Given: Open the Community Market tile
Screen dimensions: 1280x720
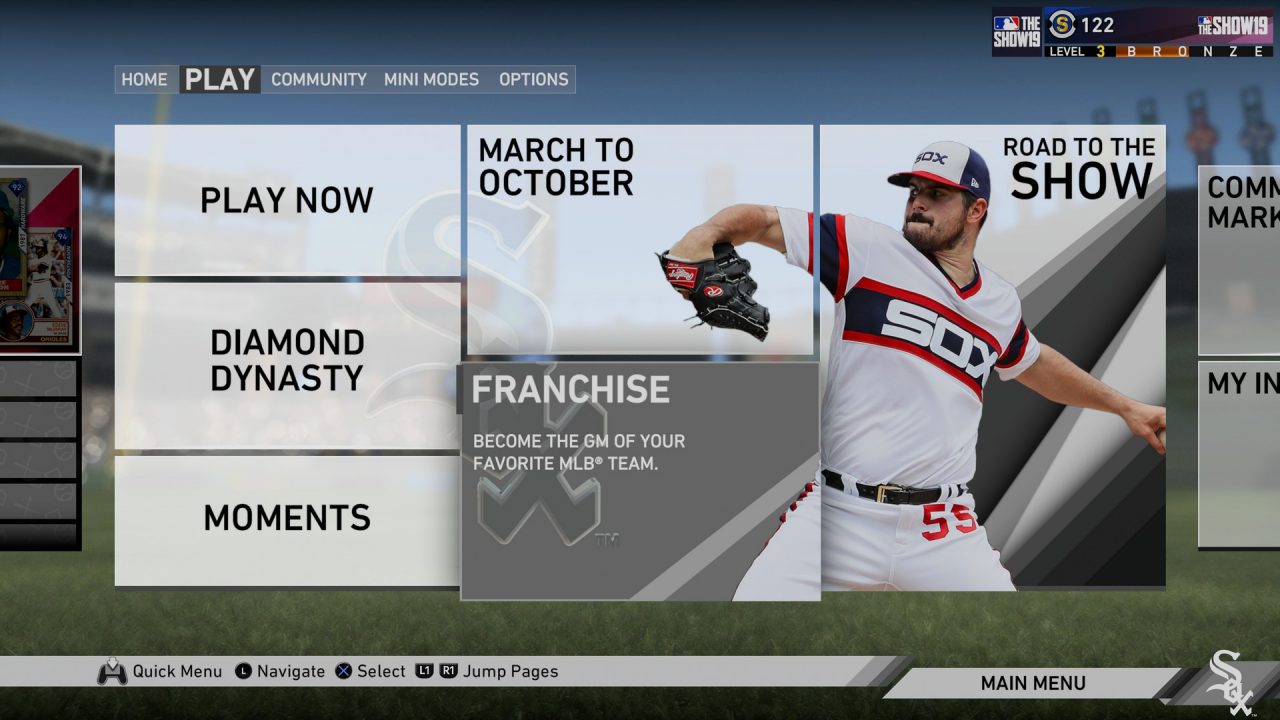Looking at the screenshot, I should point(1240,260).
